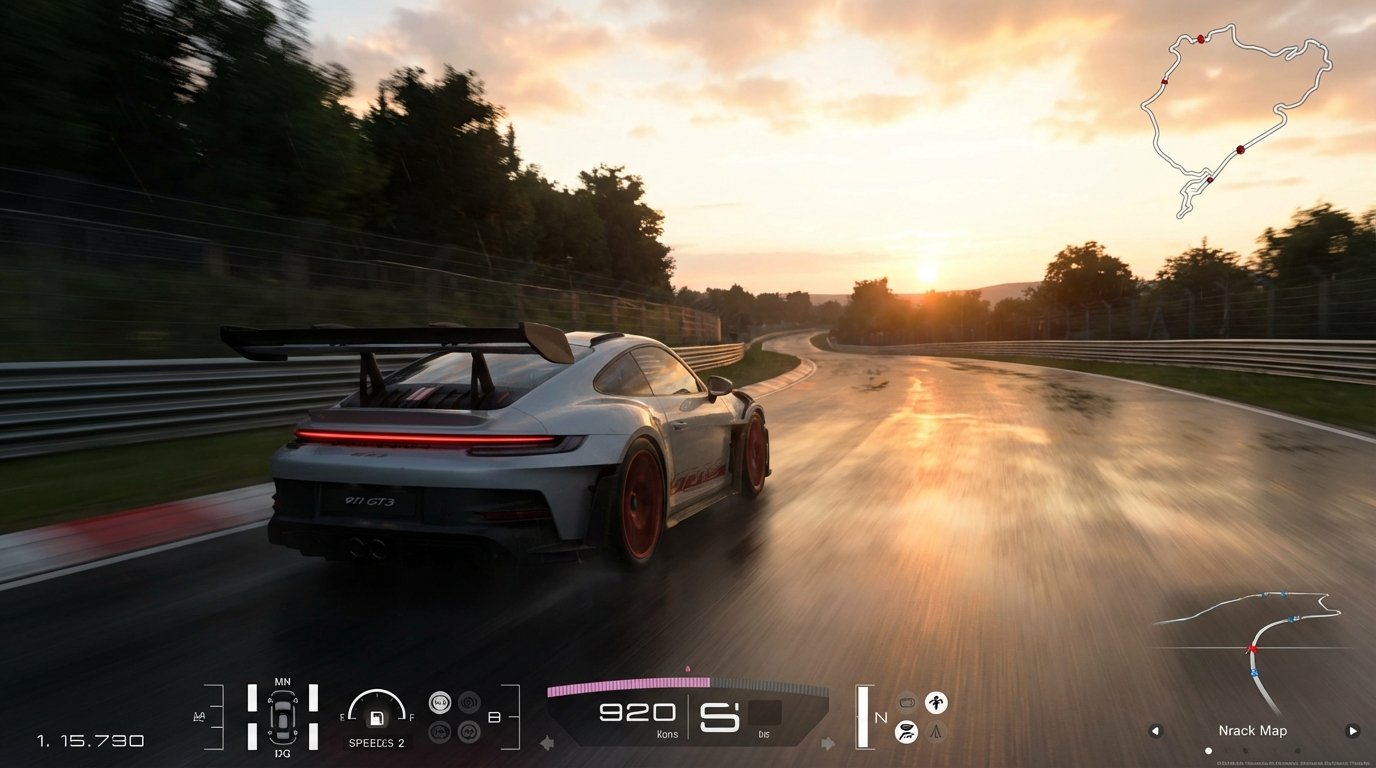Toggle the brake indicator labeled B
Image resolution: width=1376 pixels, height=768 pixels.
[x=494, y=717]
